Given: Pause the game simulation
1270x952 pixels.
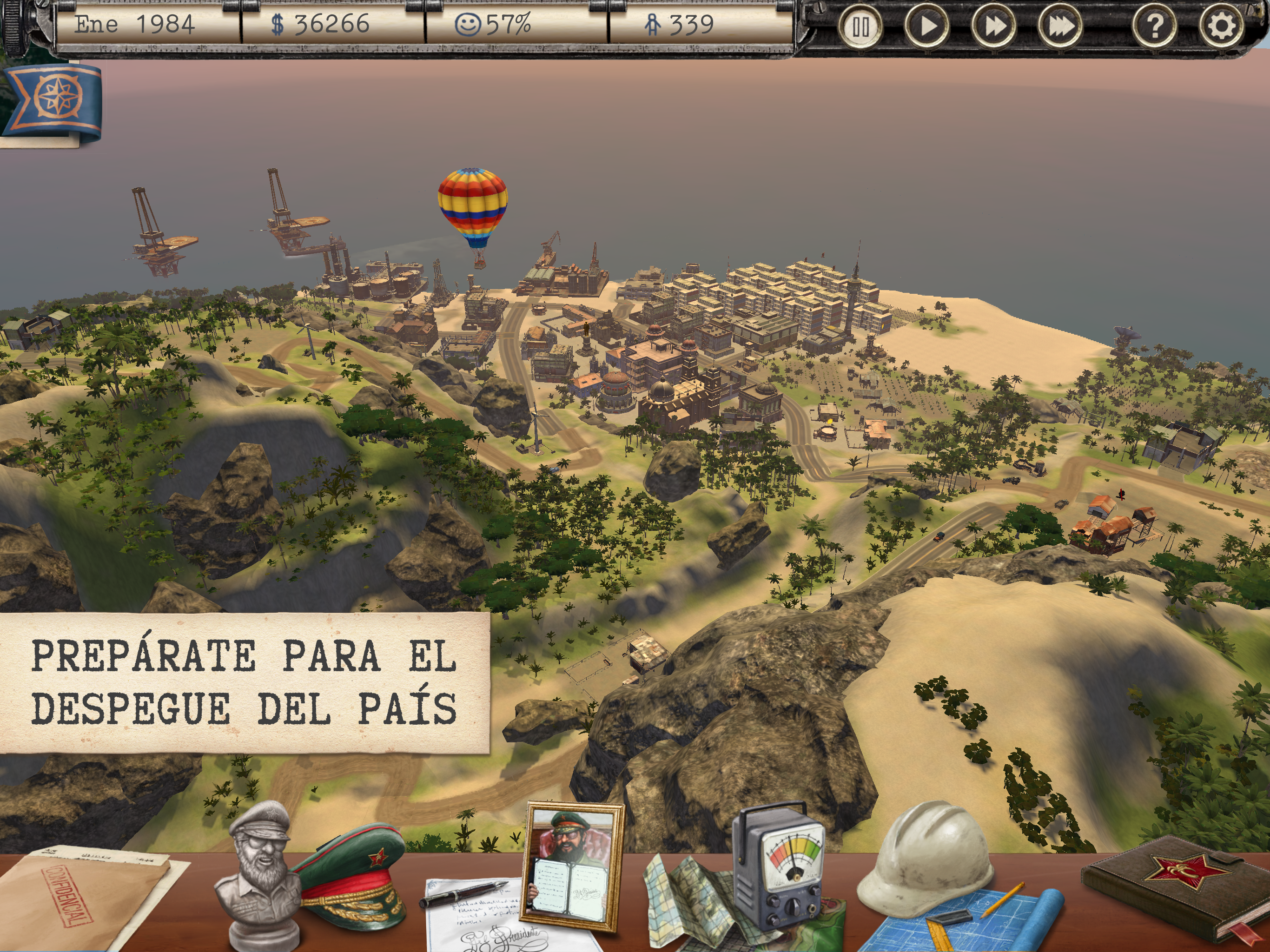Looking at the screenshot, I should pos(860,27).
